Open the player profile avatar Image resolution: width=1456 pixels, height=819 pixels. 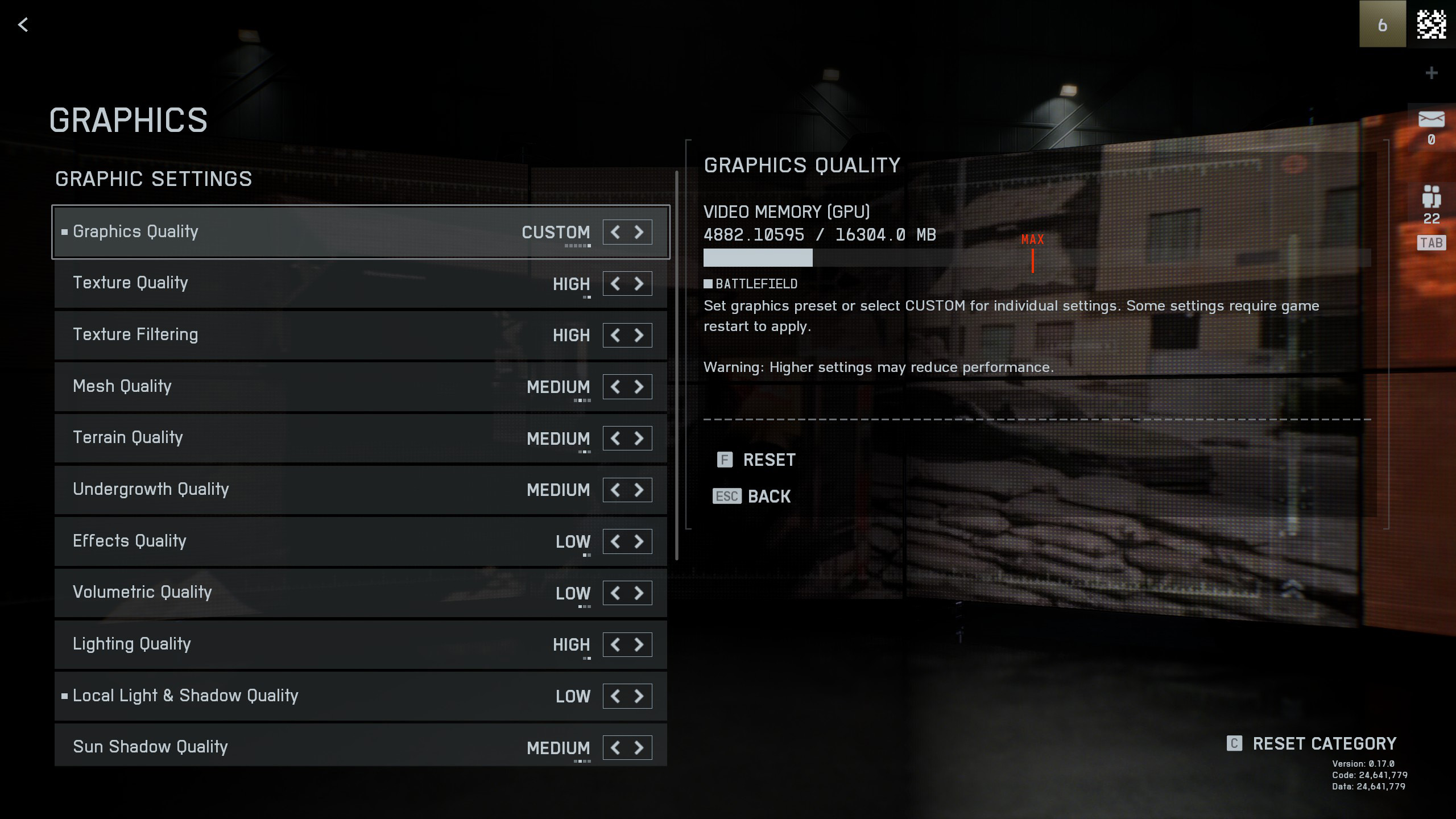(x=1431, y=24)
